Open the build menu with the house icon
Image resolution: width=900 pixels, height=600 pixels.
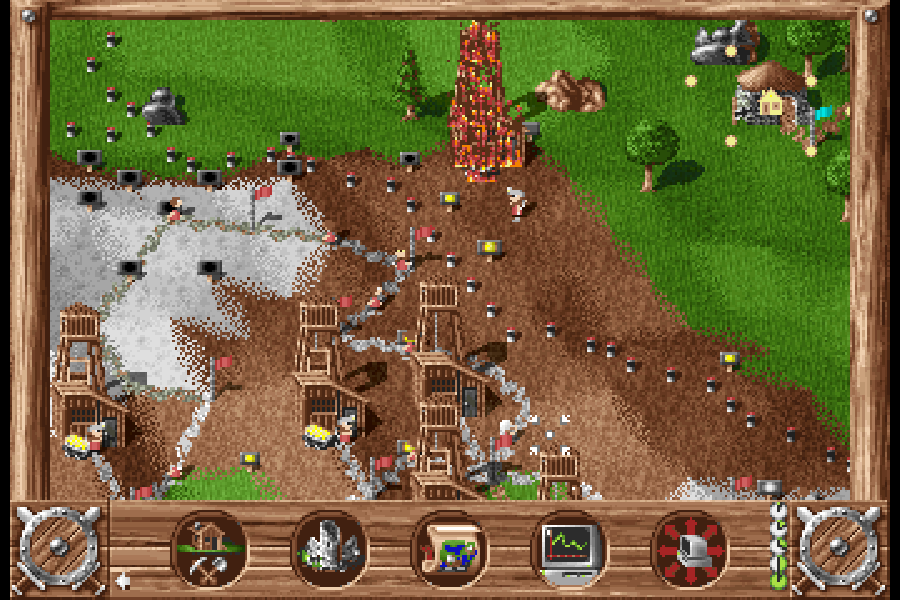pyautogui.click(x=209, y=549)
